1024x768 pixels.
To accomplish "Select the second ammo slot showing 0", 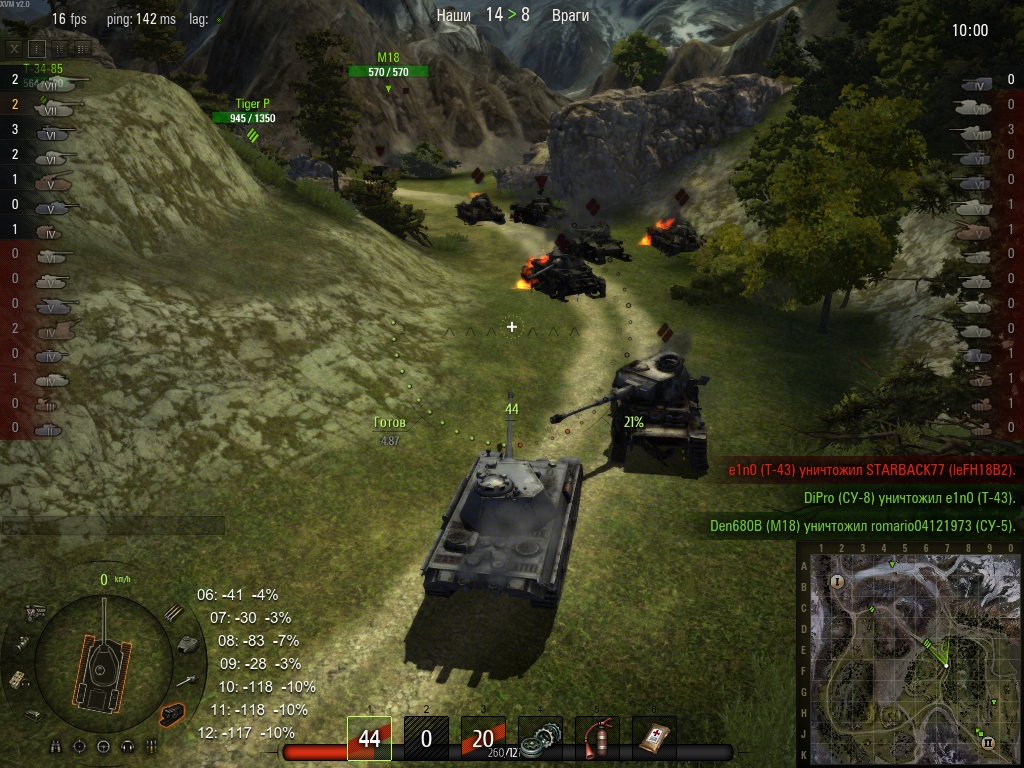I will [426, 738].
